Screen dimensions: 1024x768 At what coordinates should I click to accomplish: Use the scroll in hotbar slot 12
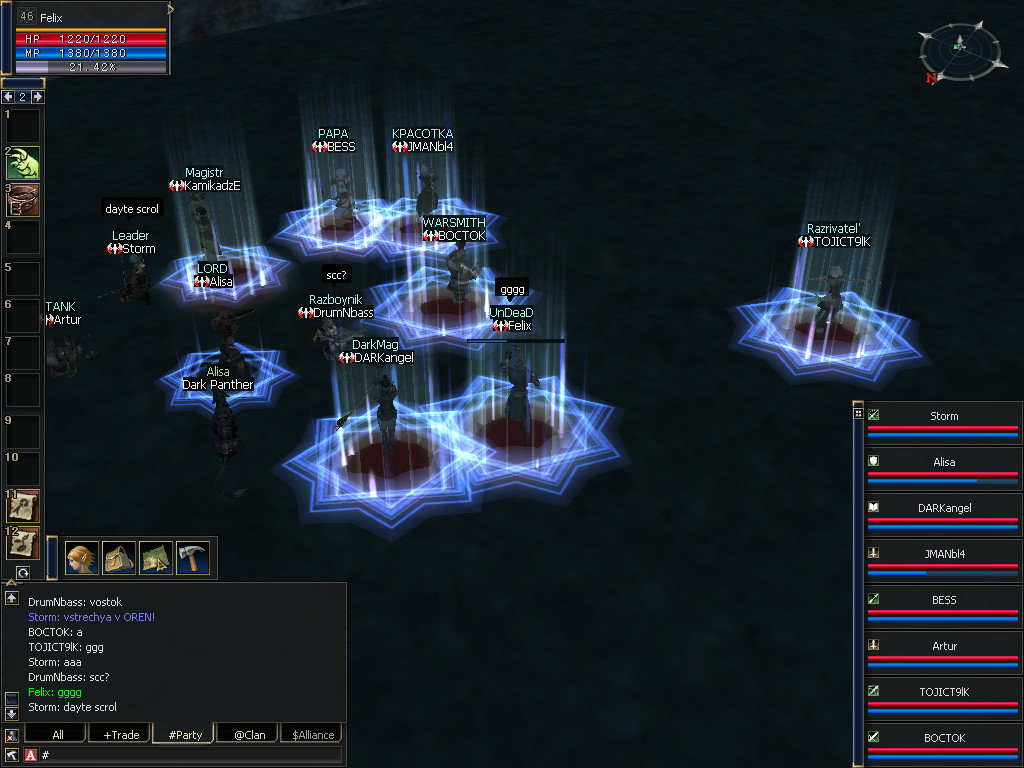click(x=24, y=543)
